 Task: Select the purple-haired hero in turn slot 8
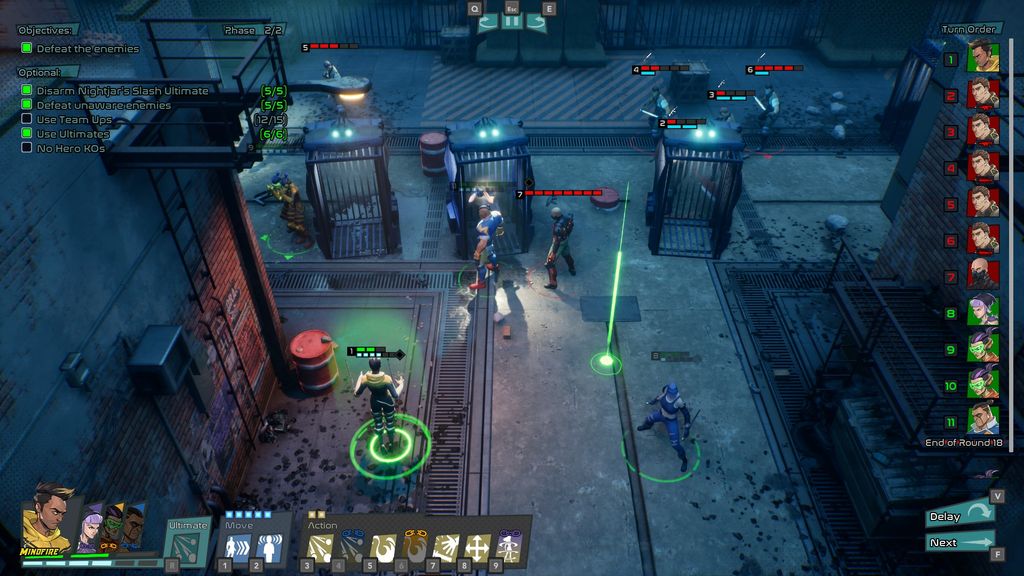pos(983,310)
